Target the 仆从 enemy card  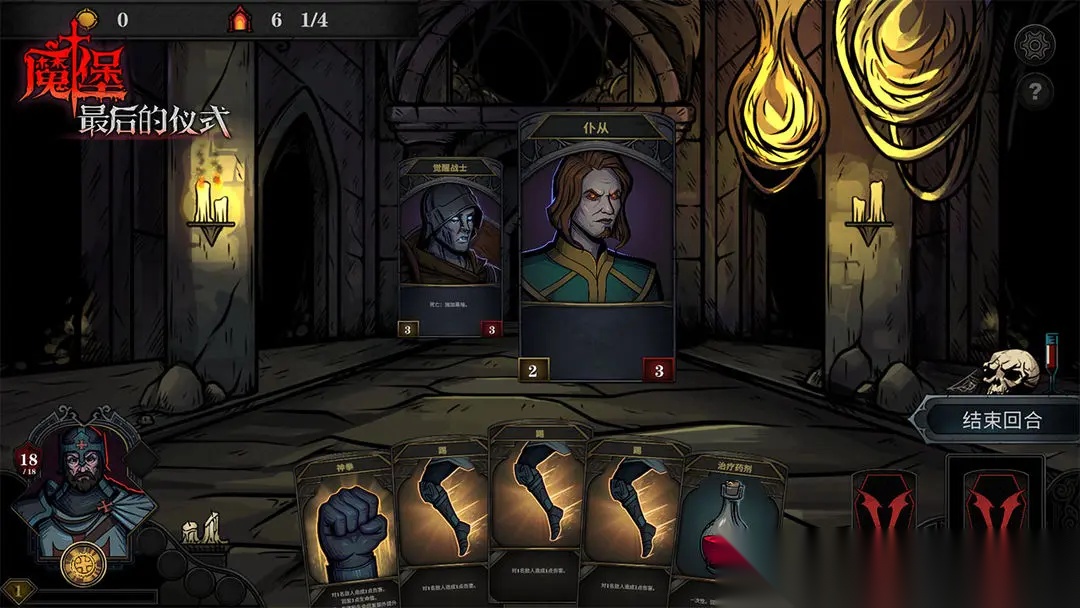tap(597, 245)
